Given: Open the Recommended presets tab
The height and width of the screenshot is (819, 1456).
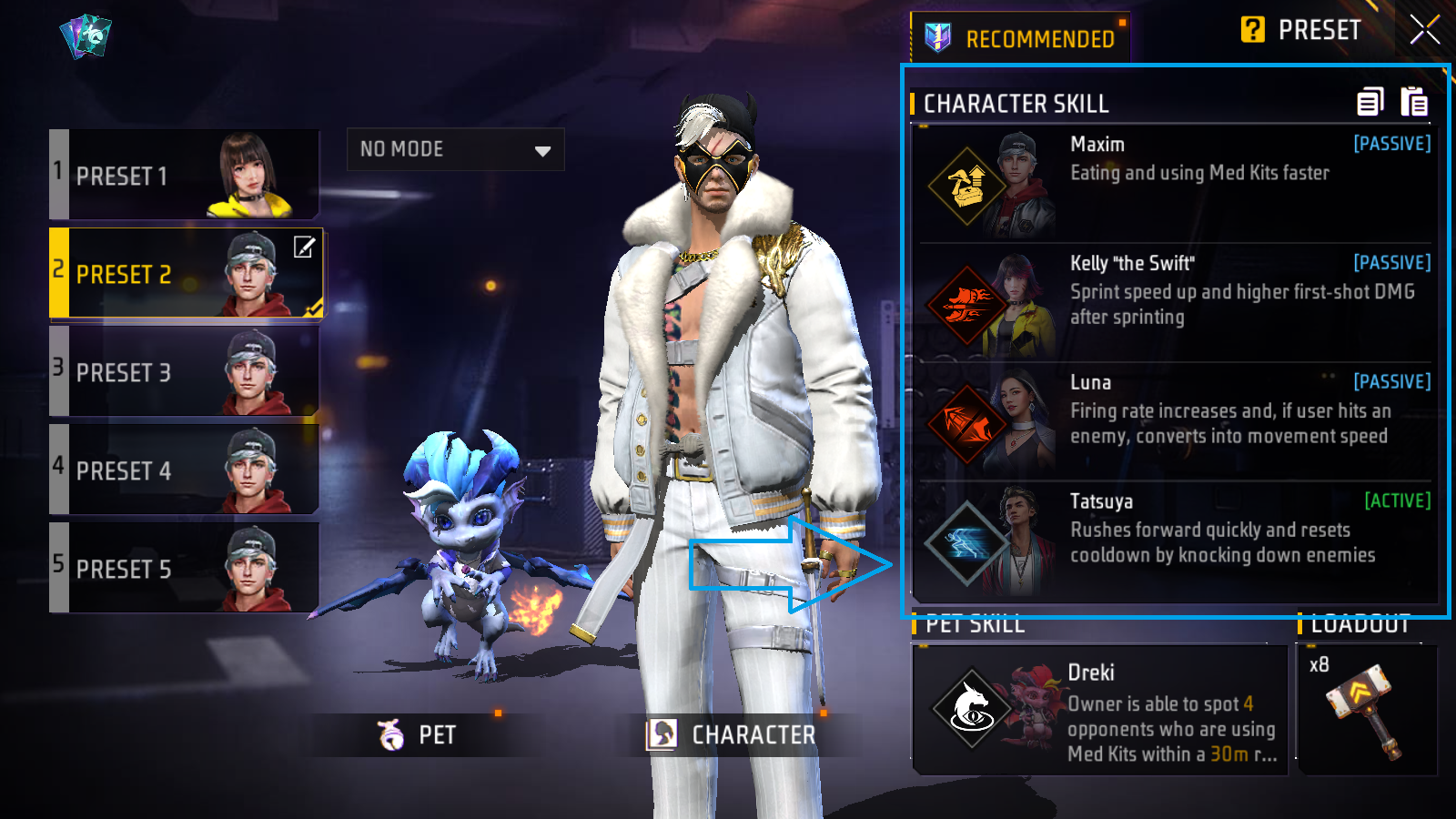Looking at the screenshot, I should [x=1021, y=38].
